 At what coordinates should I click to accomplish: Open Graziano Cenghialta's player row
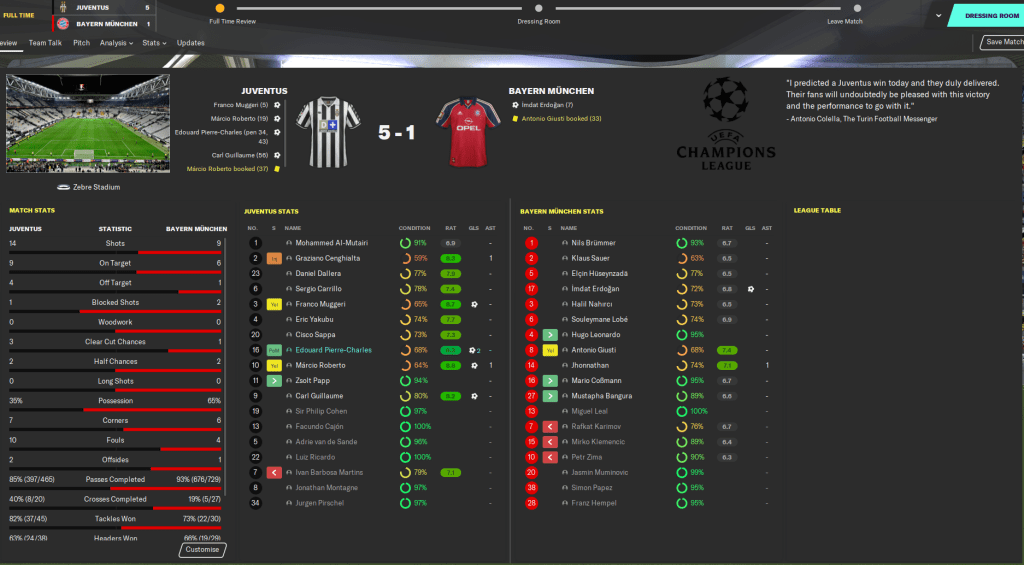(327, 258)
